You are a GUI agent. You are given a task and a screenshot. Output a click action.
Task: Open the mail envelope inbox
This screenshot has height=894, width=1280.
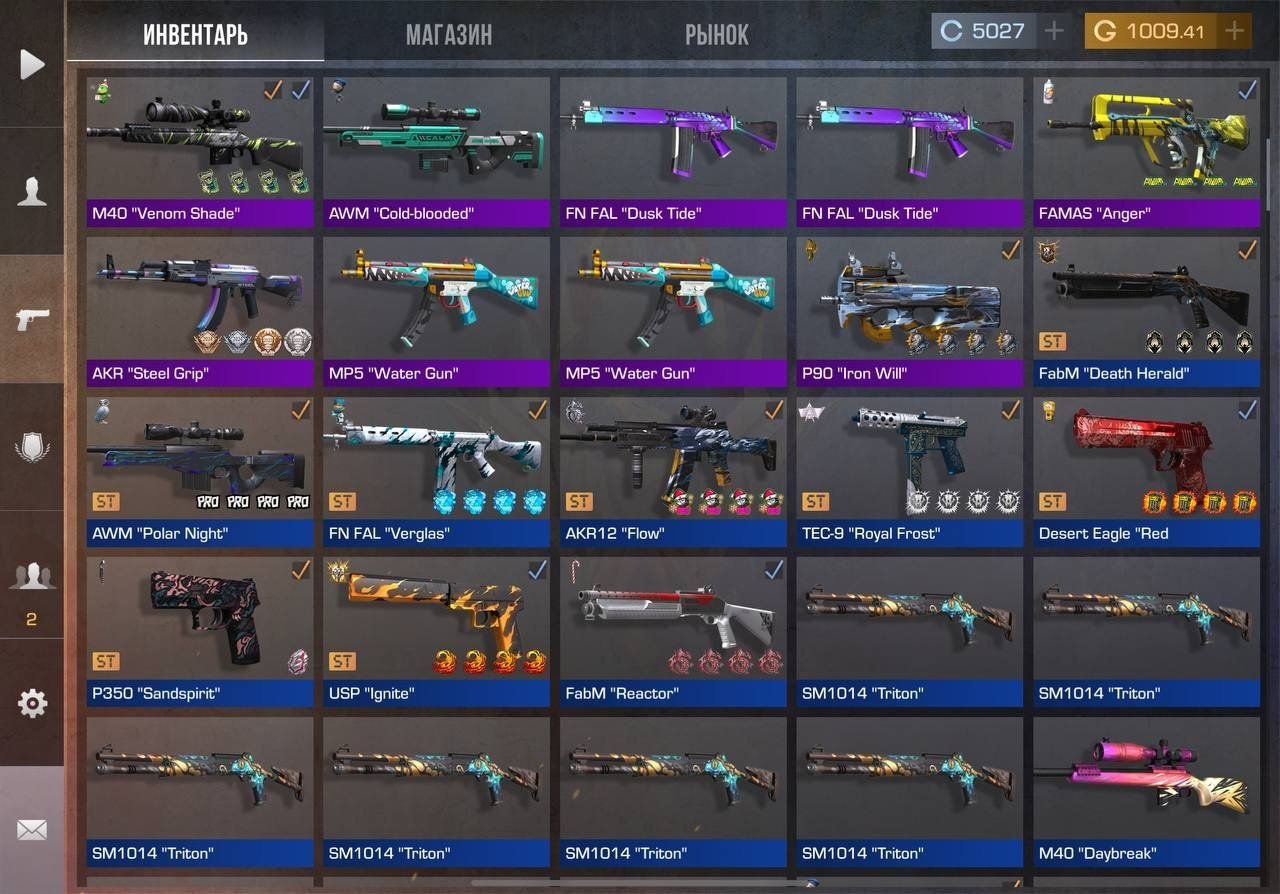tap(32, 830)
